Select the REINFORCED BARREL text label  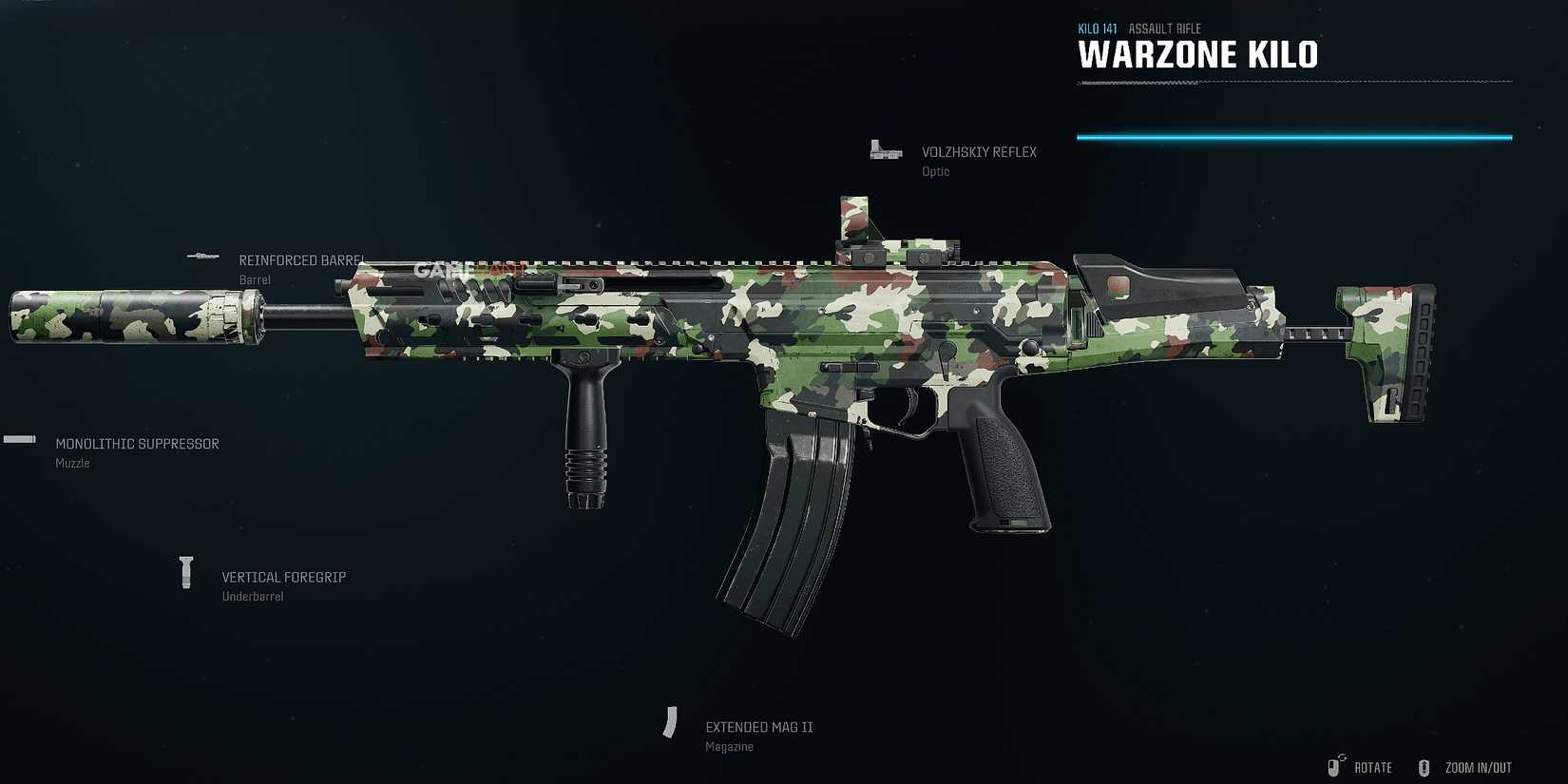pyautogui.click(x=300, y=259)
